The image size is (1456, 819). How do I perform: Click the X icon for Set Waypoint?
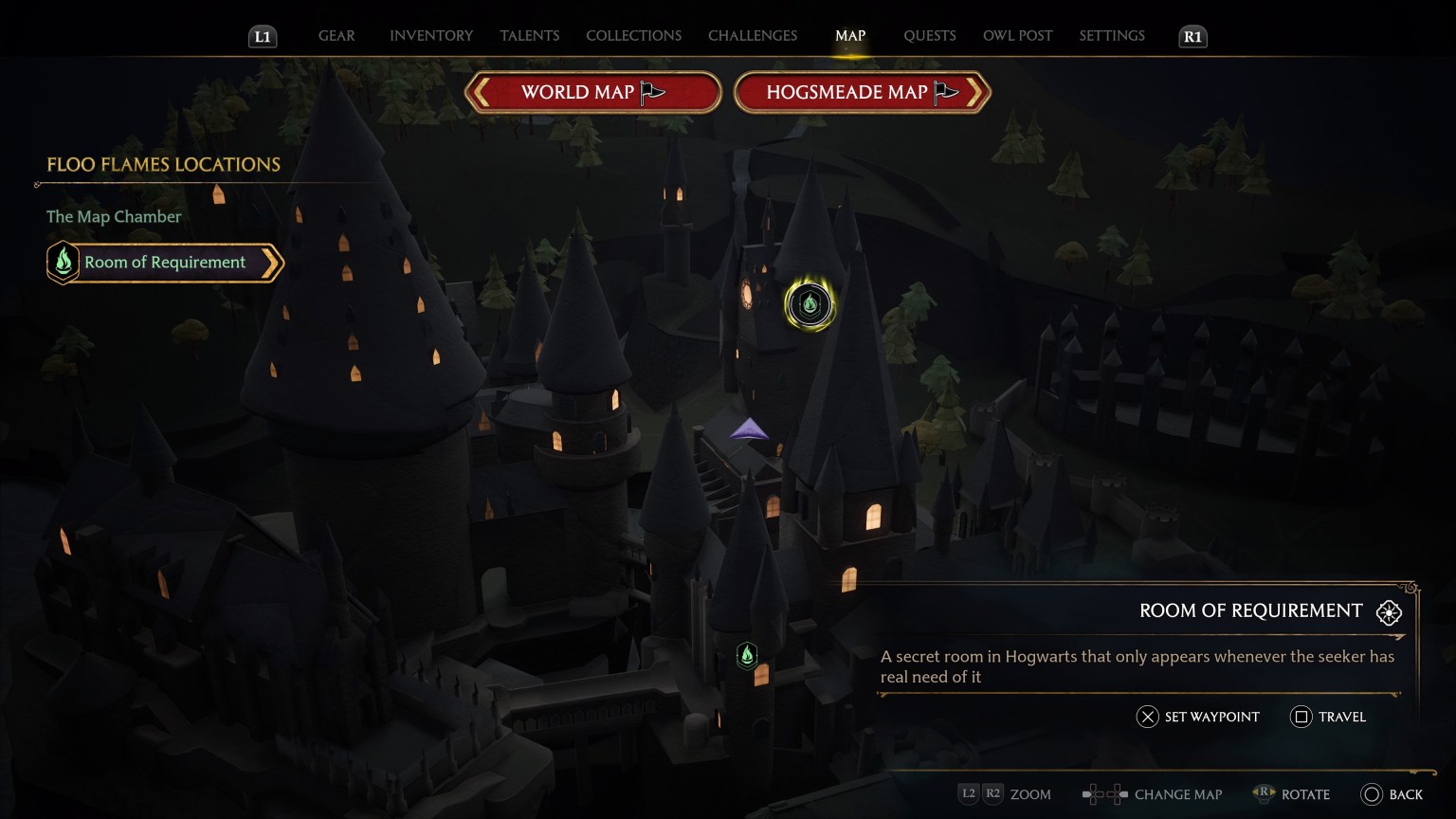click(1145, 717)
